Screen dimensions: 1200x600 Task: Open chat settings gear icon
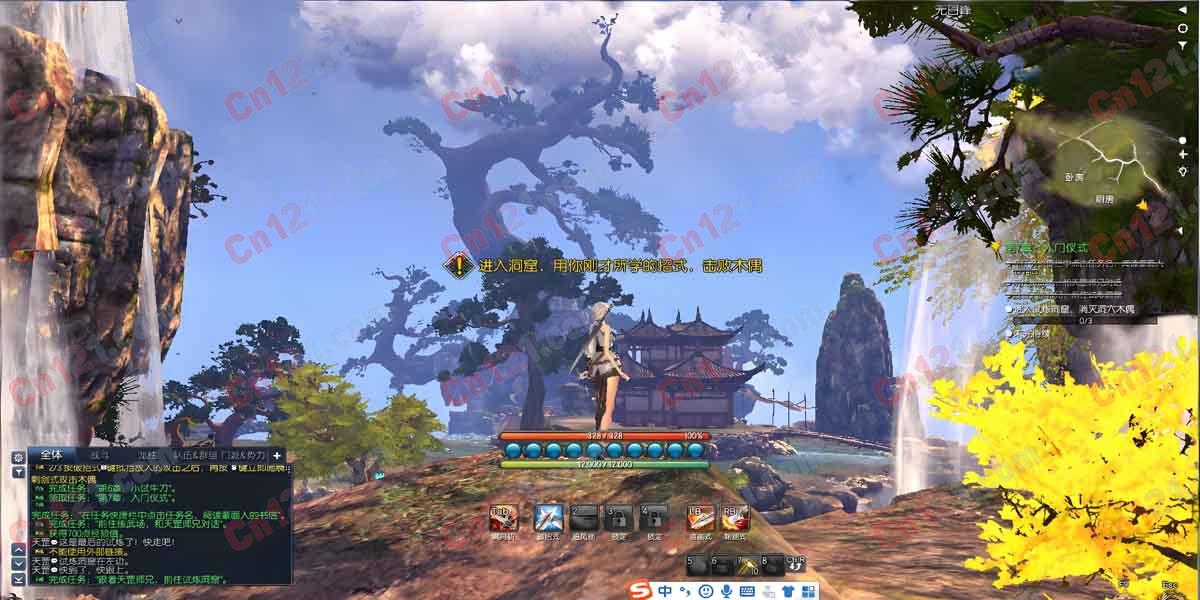pos(18,457)
